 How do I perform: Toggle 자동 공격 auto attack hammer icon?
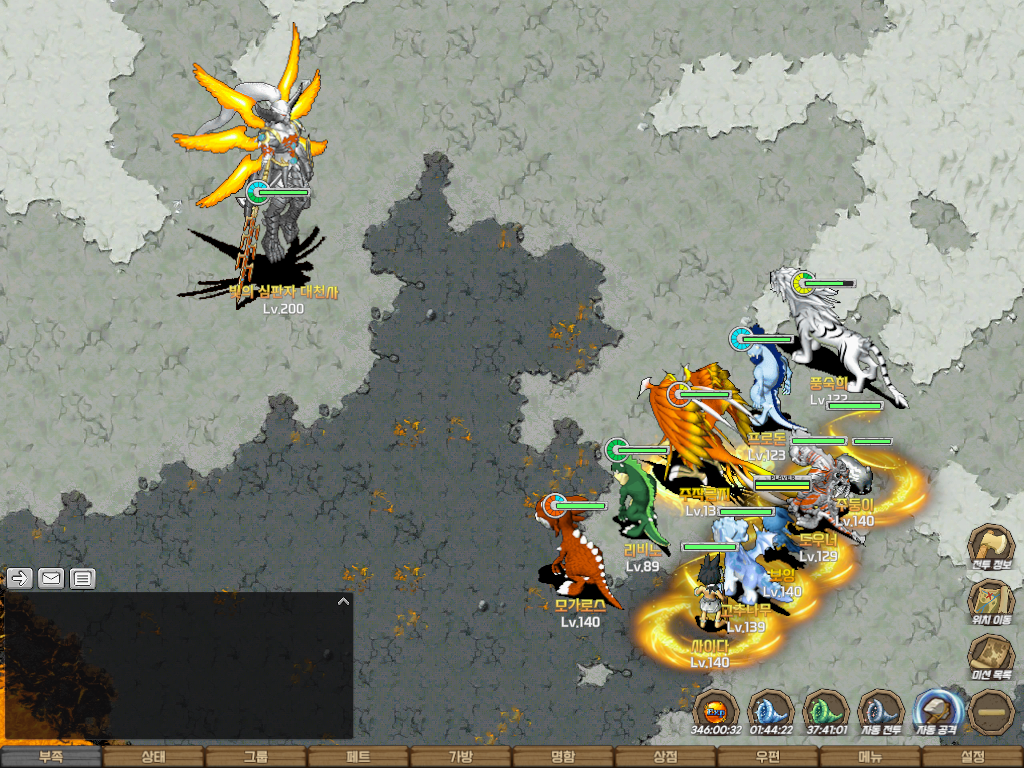pyautogui.click(x=936, y=710)
